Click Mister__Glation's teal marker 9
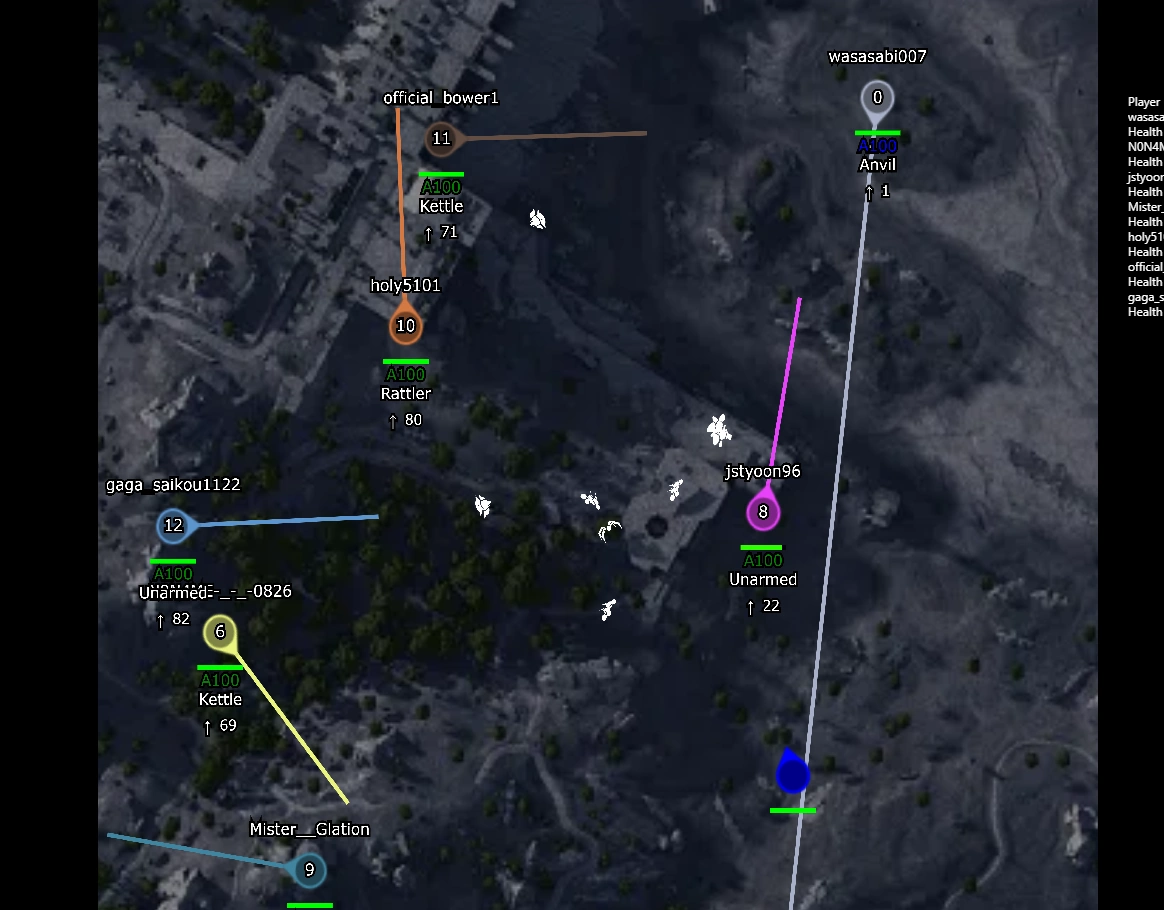Viewport: 1164px width, 910px height. [309, 870]
